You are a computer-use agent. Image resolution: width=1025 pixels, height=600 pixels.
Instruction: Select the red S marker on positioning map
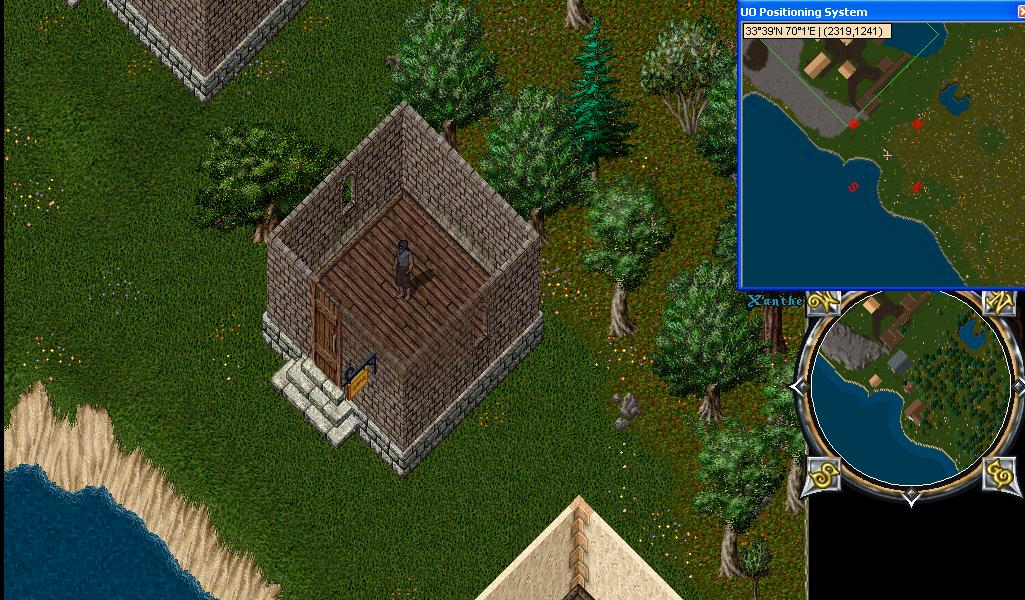coord(853,187)
